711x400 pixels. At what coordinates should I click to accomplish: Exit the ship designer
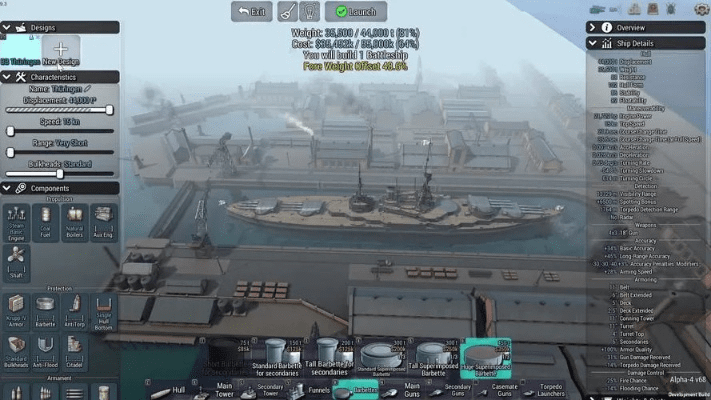[x=252, y=12]
